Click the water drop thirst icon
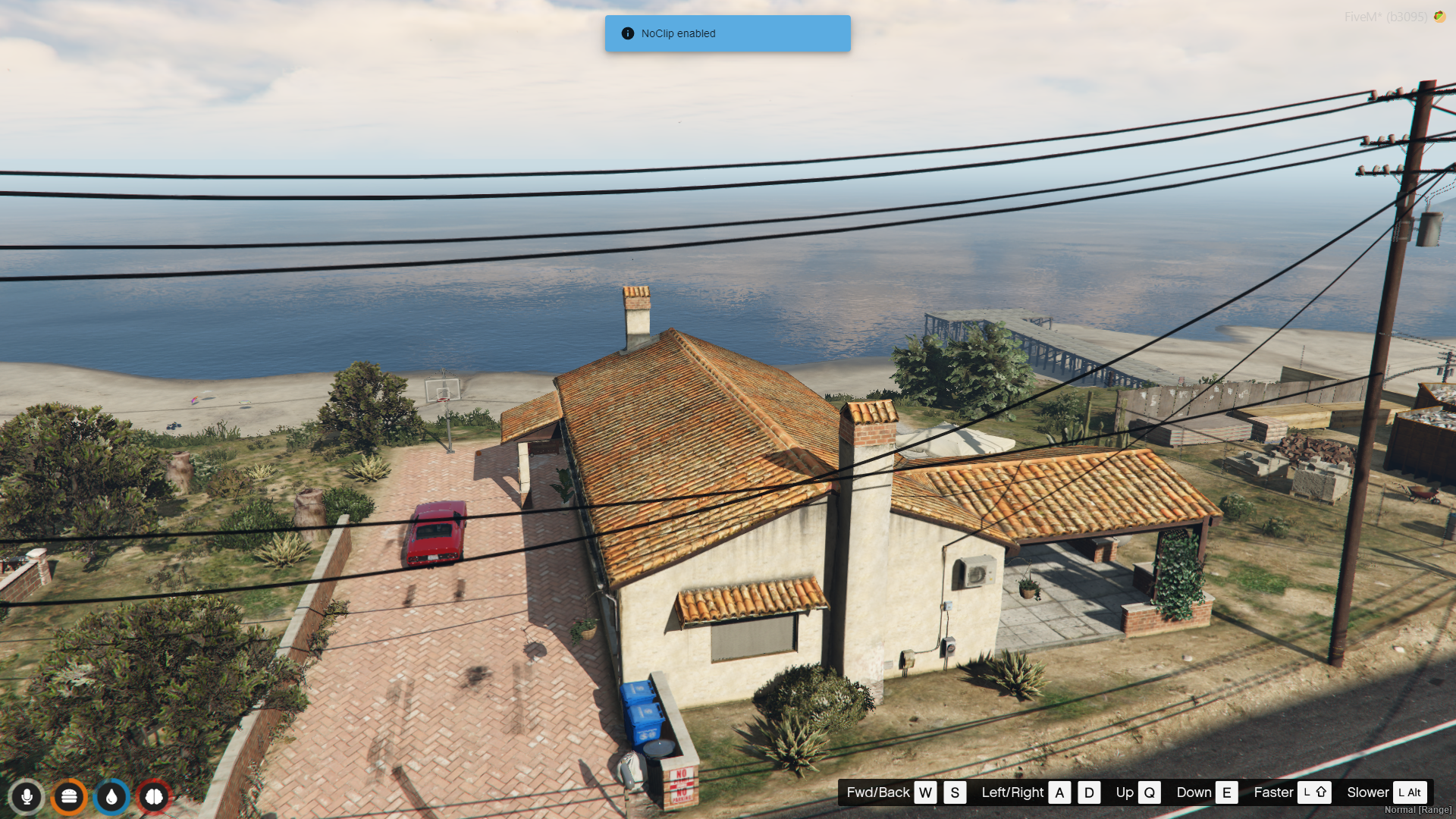 (111, 796)
